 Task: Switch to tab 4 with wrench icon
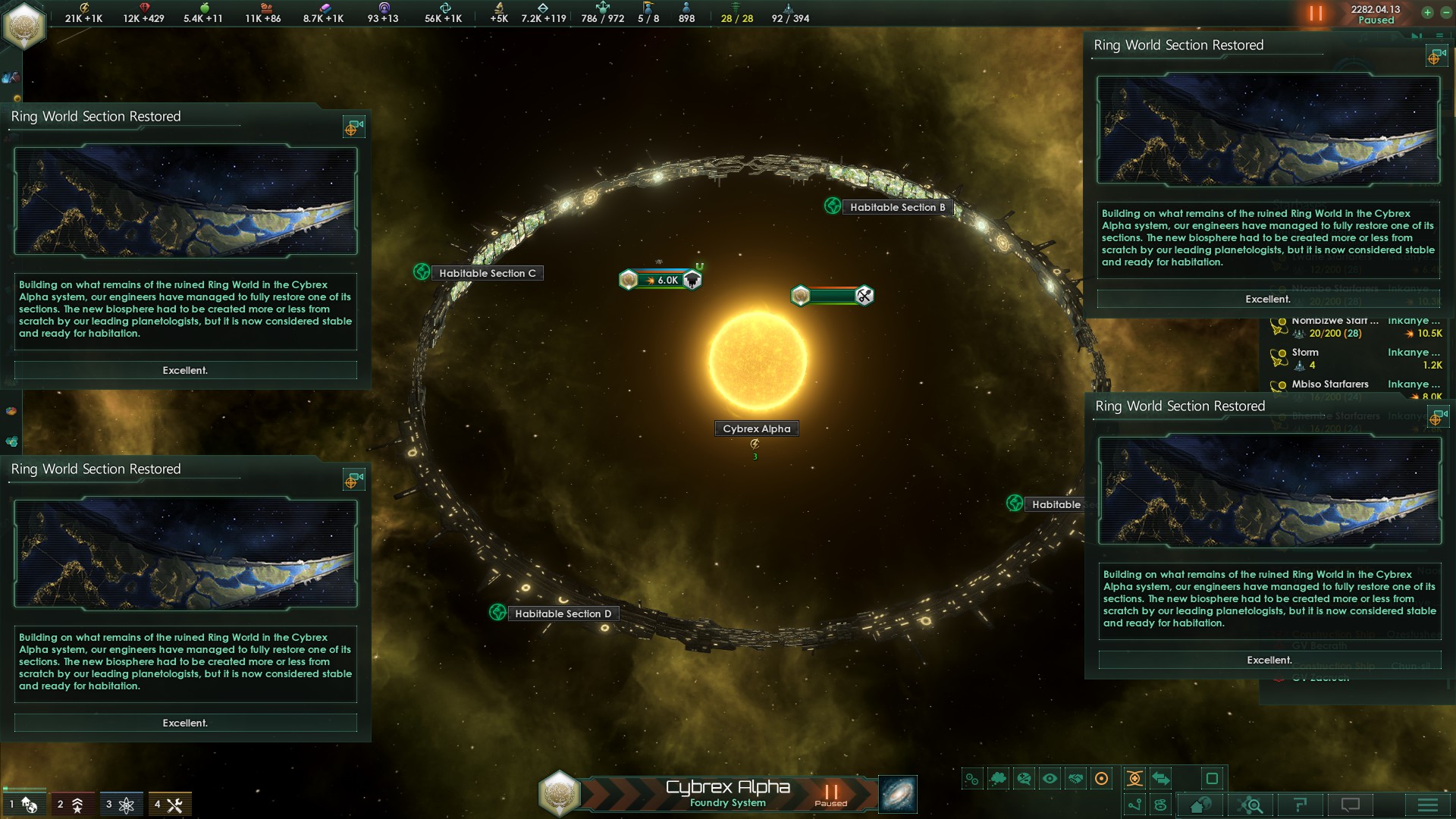pyautogui.click(x=168, y=804)
